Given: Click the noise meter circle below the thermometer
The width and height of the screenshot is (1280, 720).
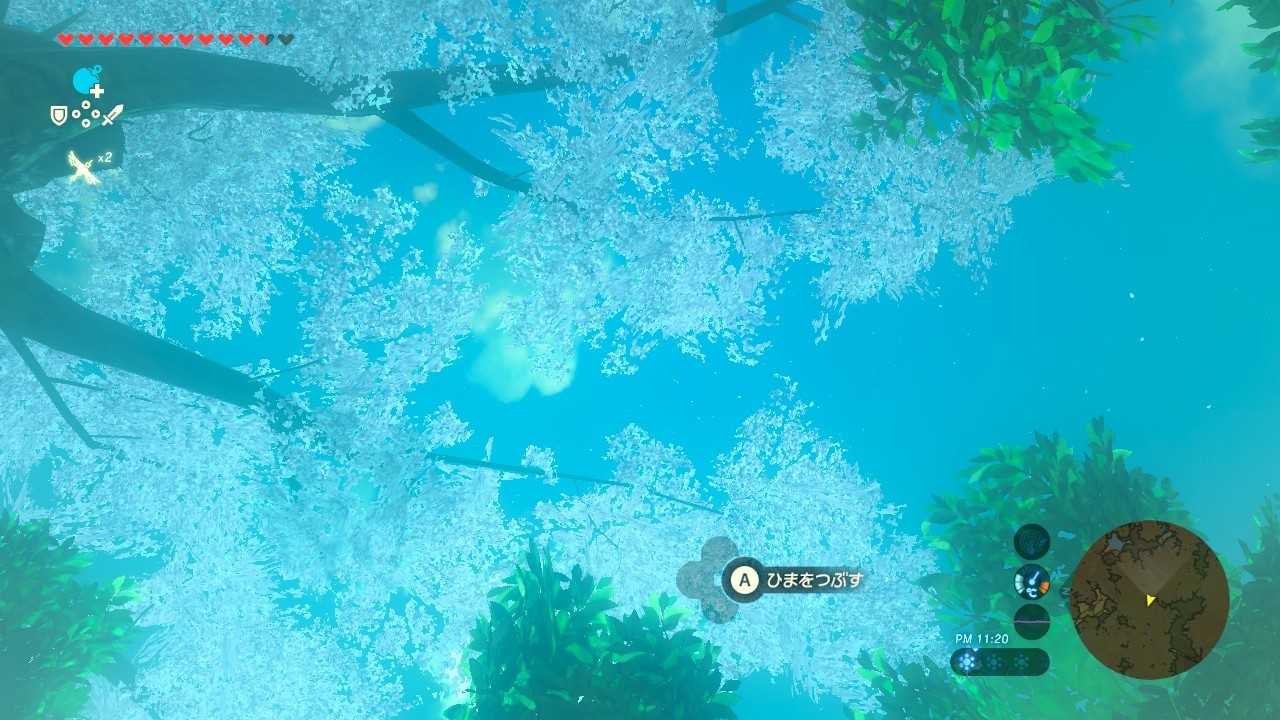Looking at the screenshot, I should (x=1030, y=620).
